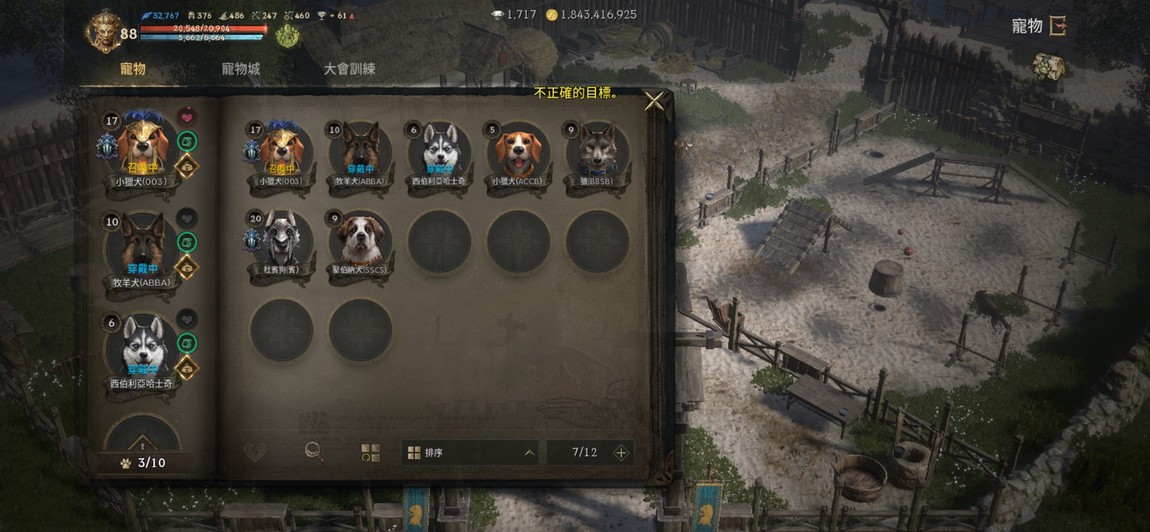The height and width of the screenshot is (532, 1150).
Task: Select 小獵犬(003) in the pet grid
Action: point(281,153)
